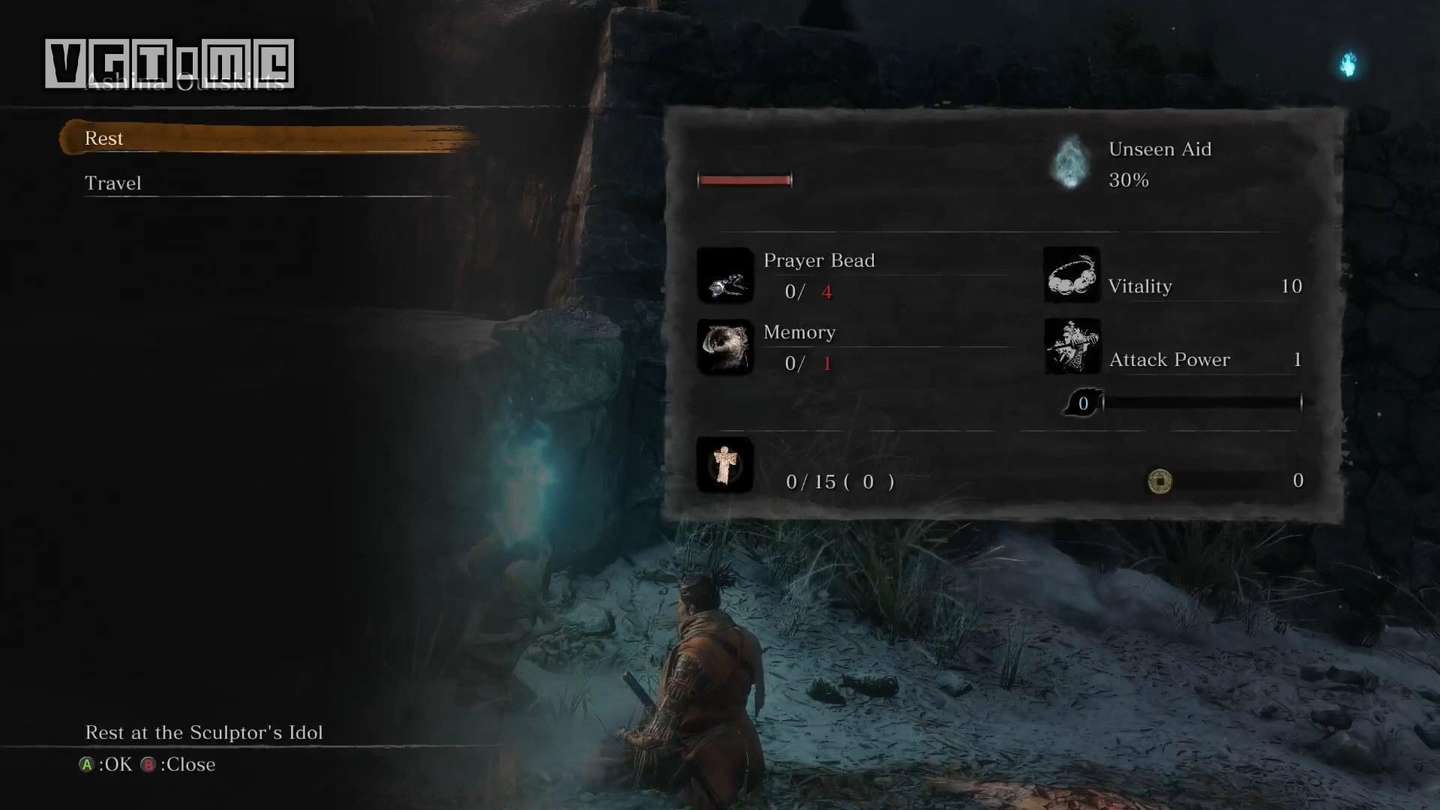Viewport: 1440px width, 810px height.
Task: Click the Prayer Bead icon
Action: coord(725,276)
